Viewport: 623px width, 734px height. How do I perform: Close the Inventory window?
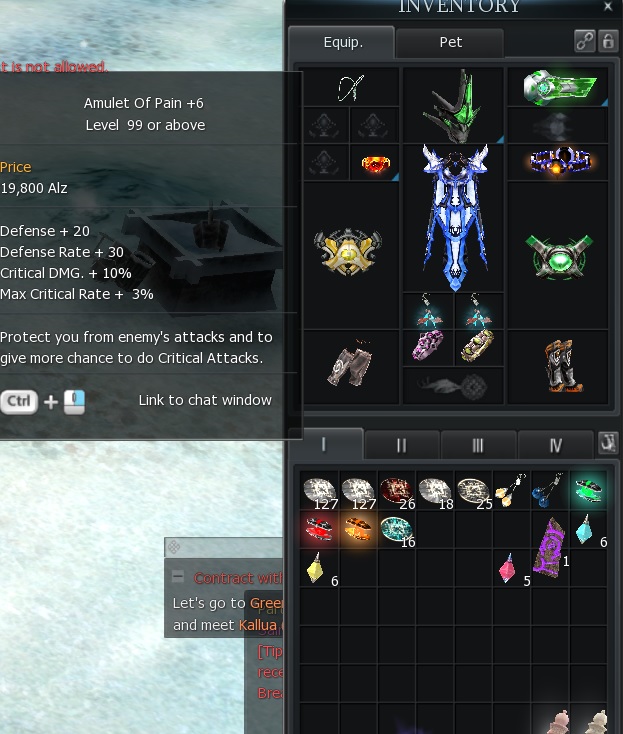coord(608,7)
